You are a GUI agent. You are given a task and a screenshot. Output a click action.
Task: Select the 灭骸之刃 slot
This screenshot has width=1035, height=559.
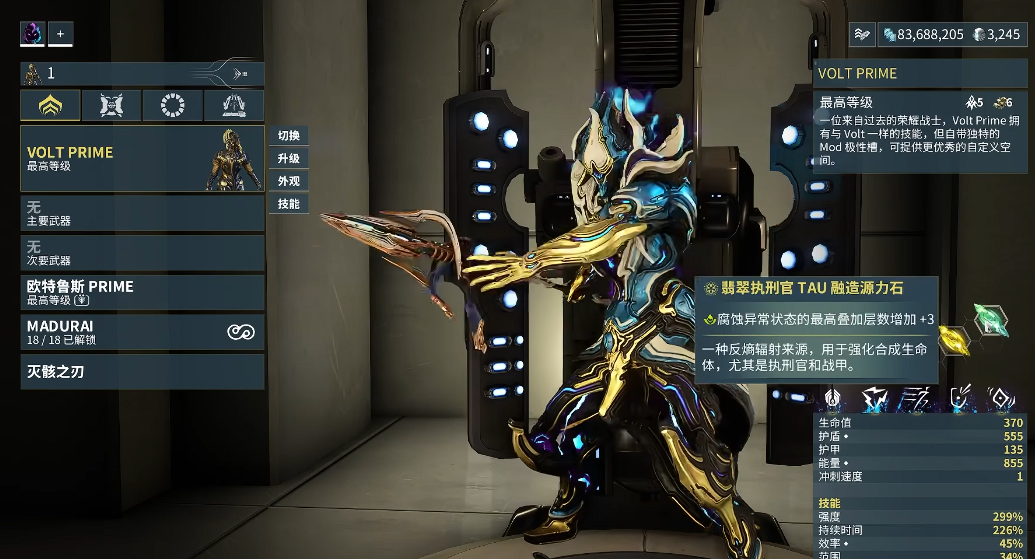tap(142, 372)
